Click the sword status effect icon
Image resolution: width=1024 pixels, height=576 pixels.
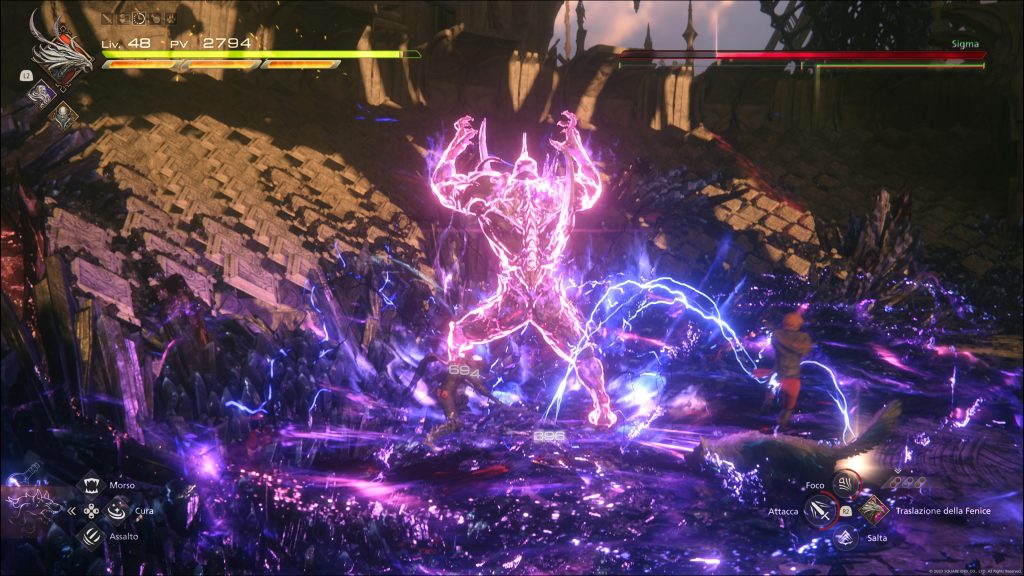coord(108,18)
